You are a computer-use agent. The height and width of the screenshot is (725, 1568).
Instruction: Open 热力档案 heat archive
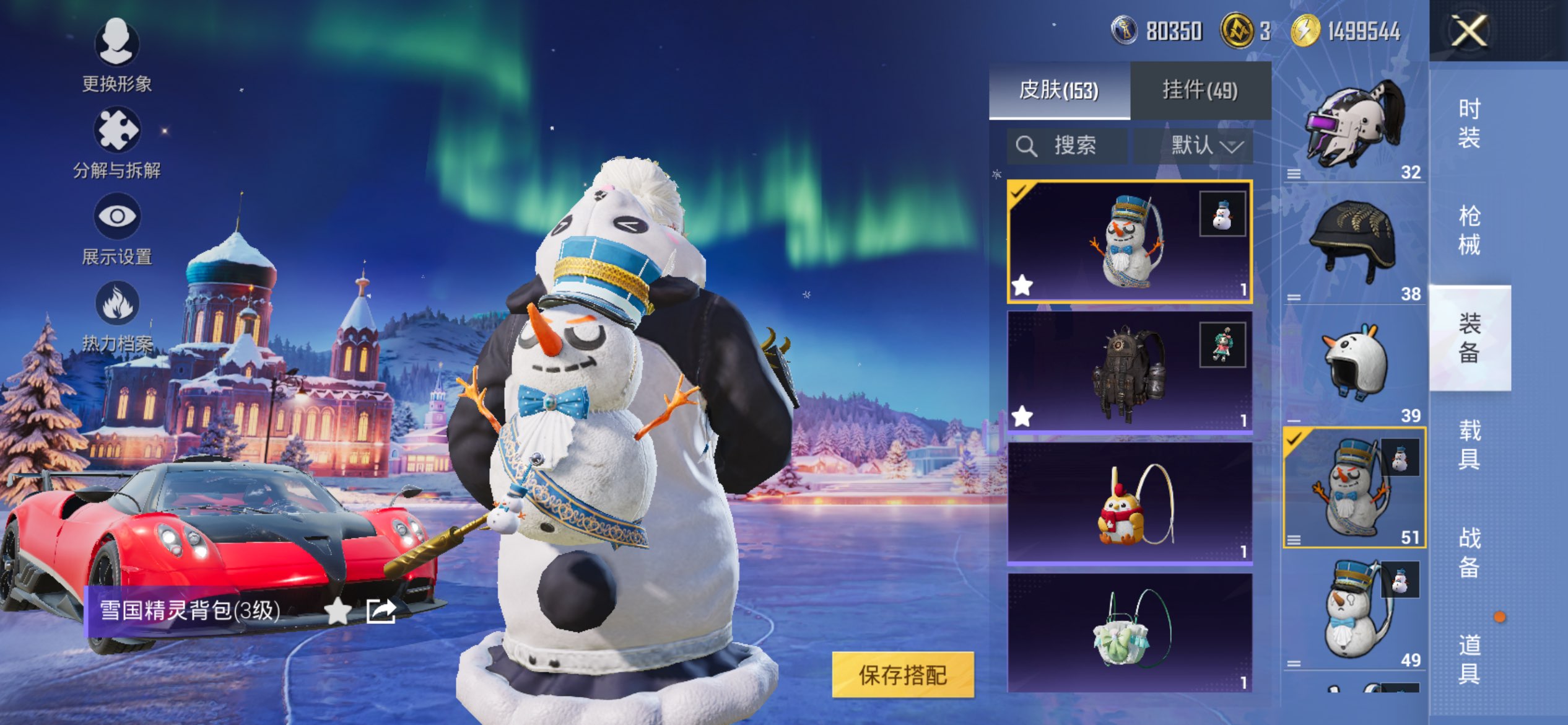pyautogui.click(x=116, y=316)
